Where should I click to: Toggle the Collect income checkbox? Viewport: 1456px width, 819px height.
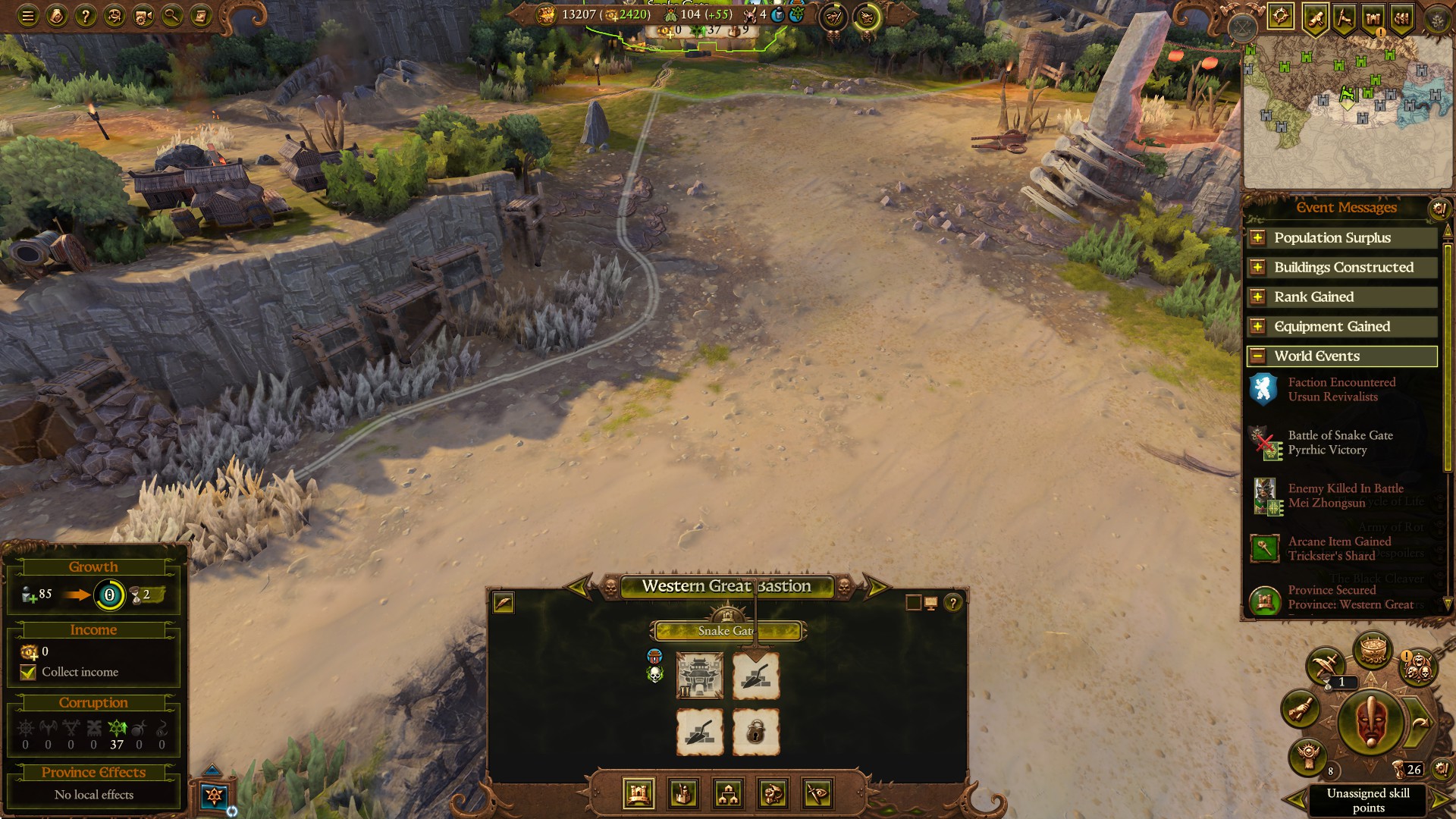pos(28,672)
